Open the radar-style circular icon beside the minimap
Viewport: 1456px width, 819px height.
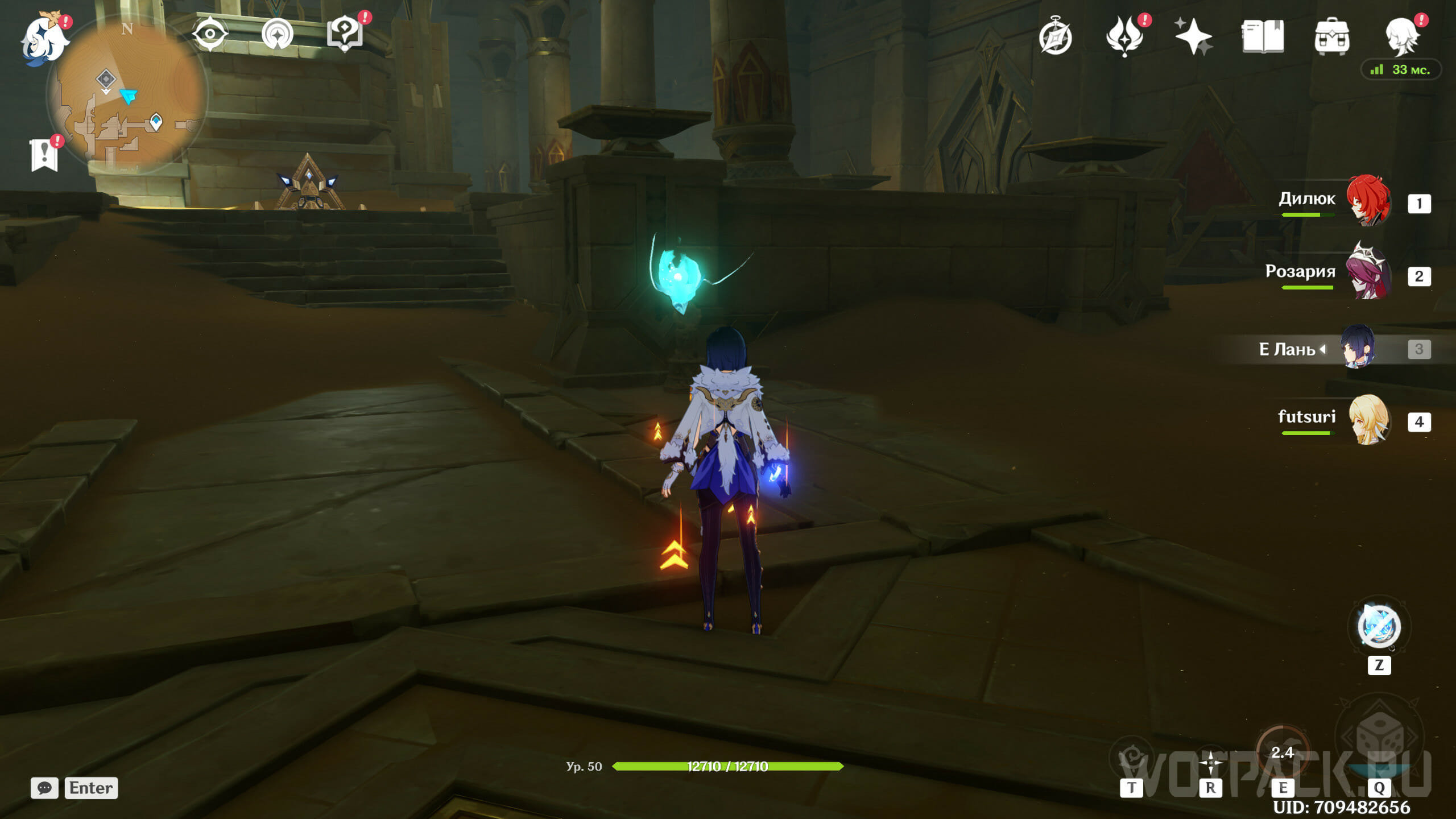click(278, 34)
